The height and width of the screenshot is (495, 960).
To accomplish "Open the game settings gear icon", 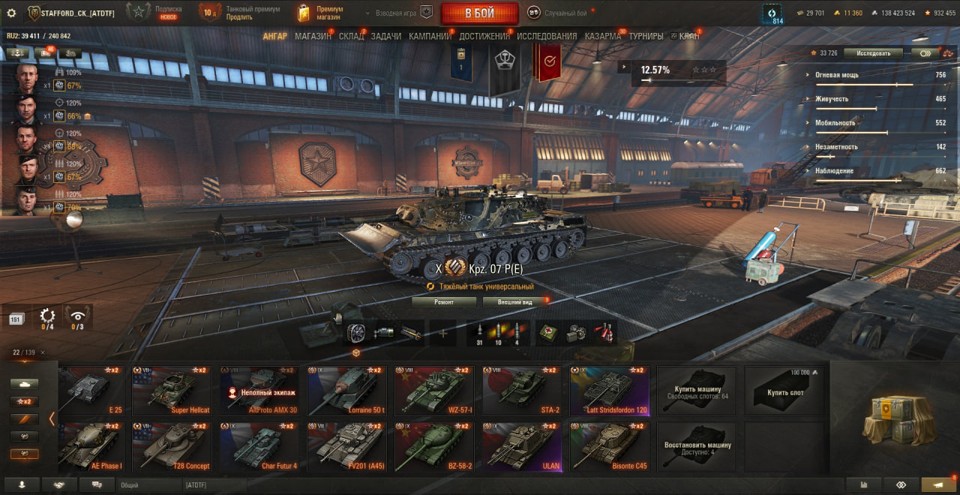I will [12, 13].
